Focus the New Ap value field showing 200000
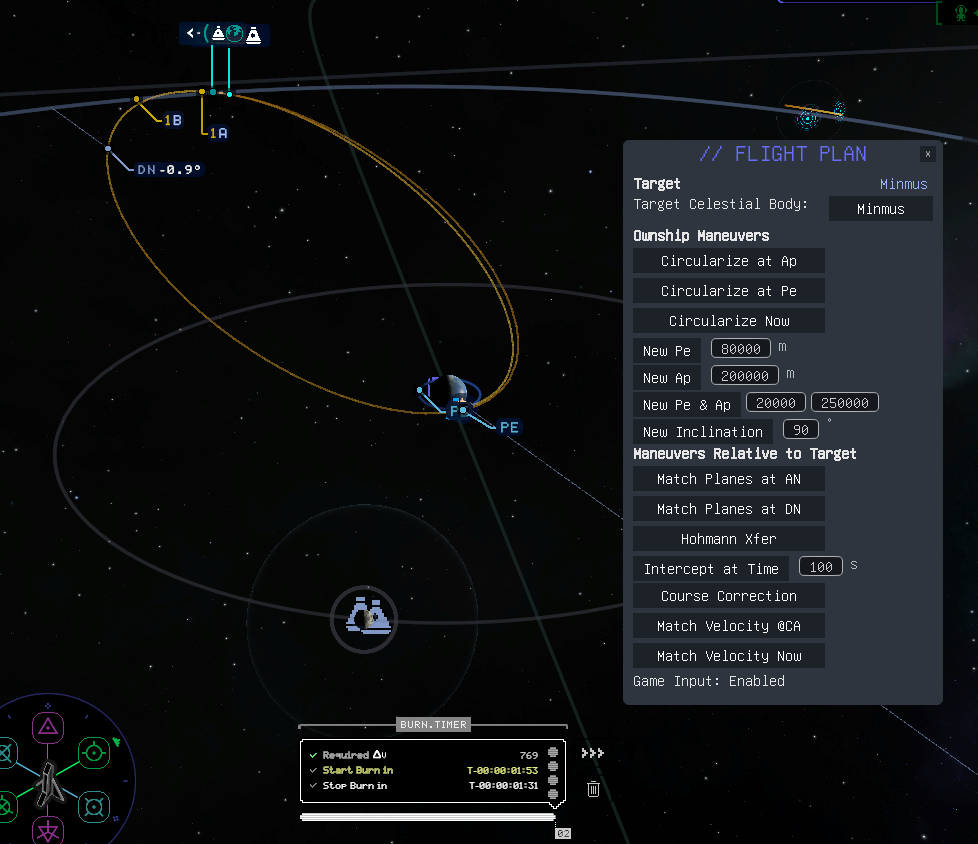 point(746,376)
